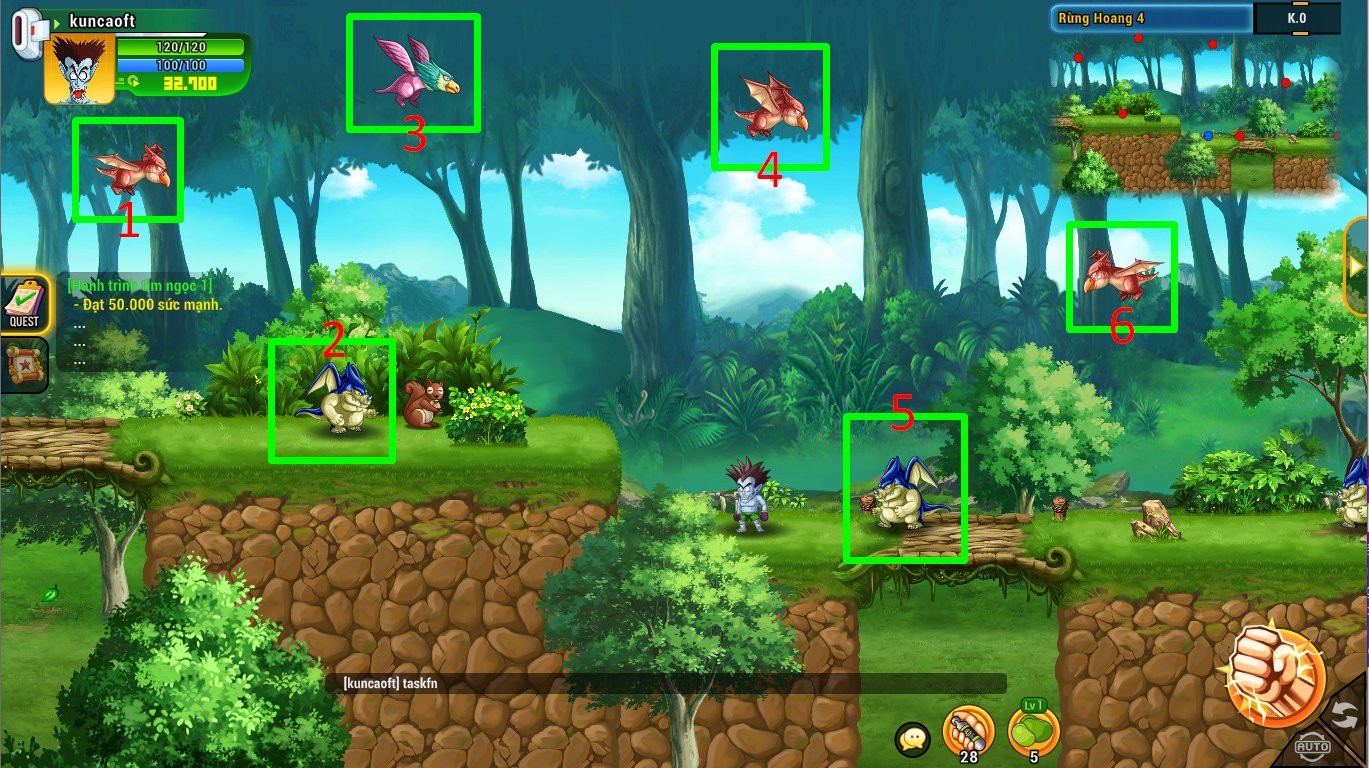This screenshot has width=1369, height=768.
Task: Expand the side panel arrow on right edge
Action: (1358, 265)
